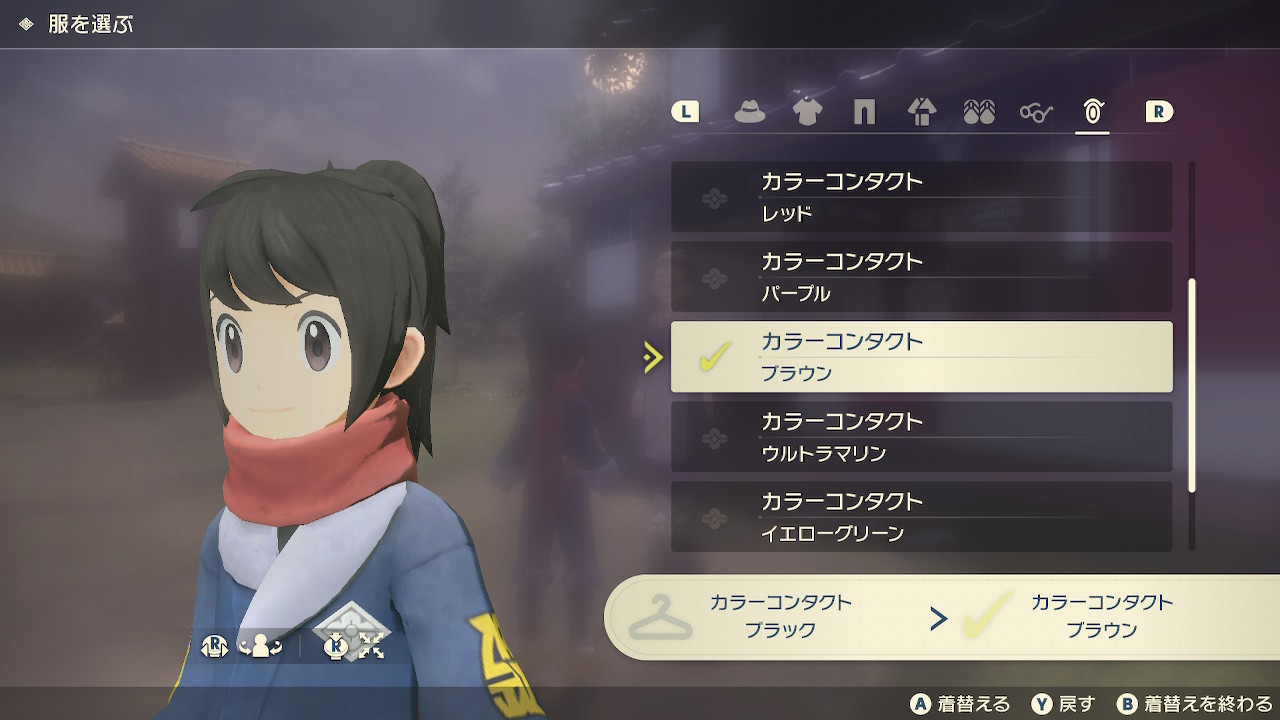Click the checked Brown contacts row (ブラウン)
The height and width of the screenshot is (720, 1280).
tap(921, 357)
